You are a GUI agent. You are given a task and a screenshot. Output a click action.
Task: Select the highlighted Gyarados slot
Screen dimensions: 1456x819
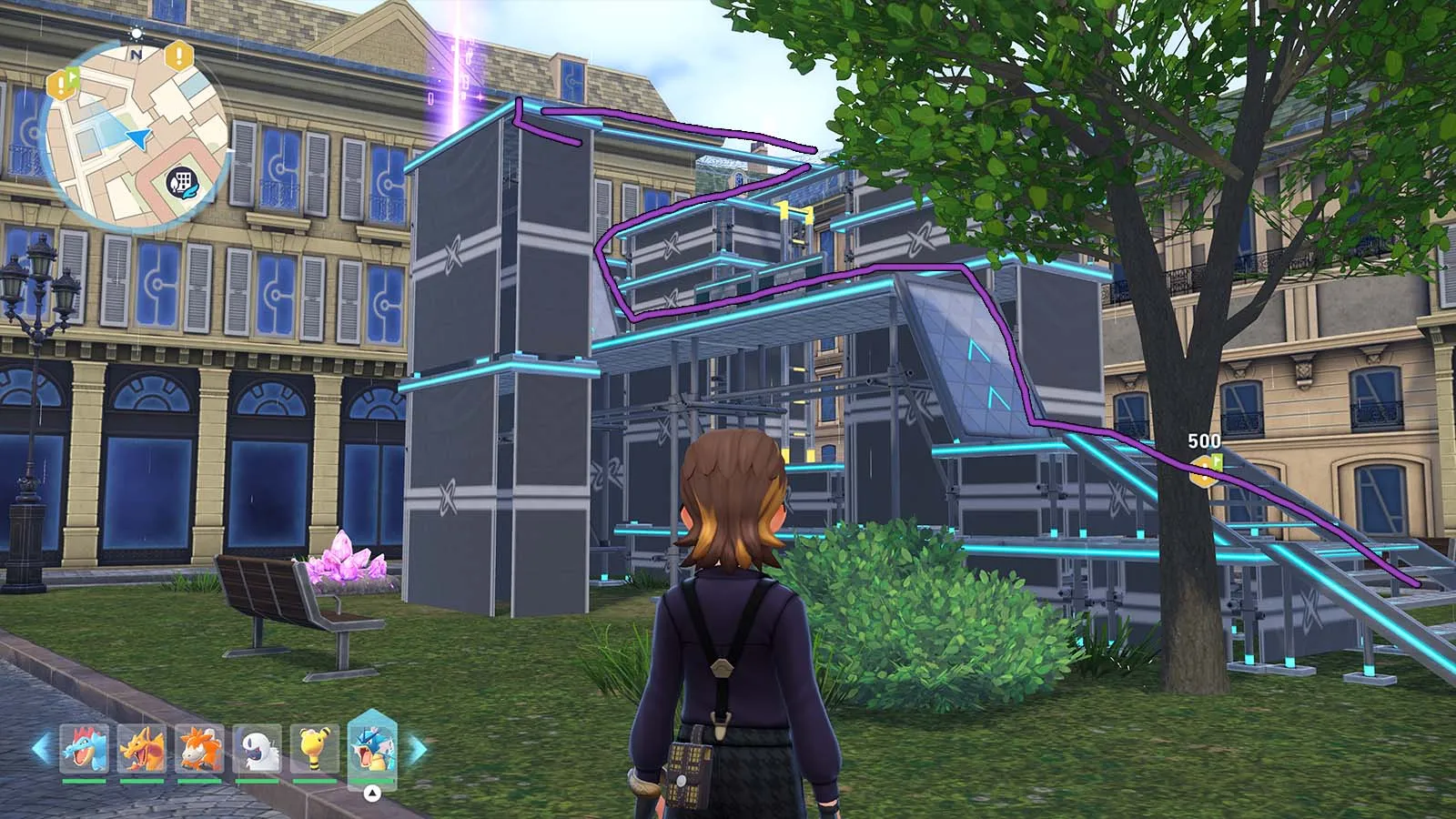(x=372, y=748)
